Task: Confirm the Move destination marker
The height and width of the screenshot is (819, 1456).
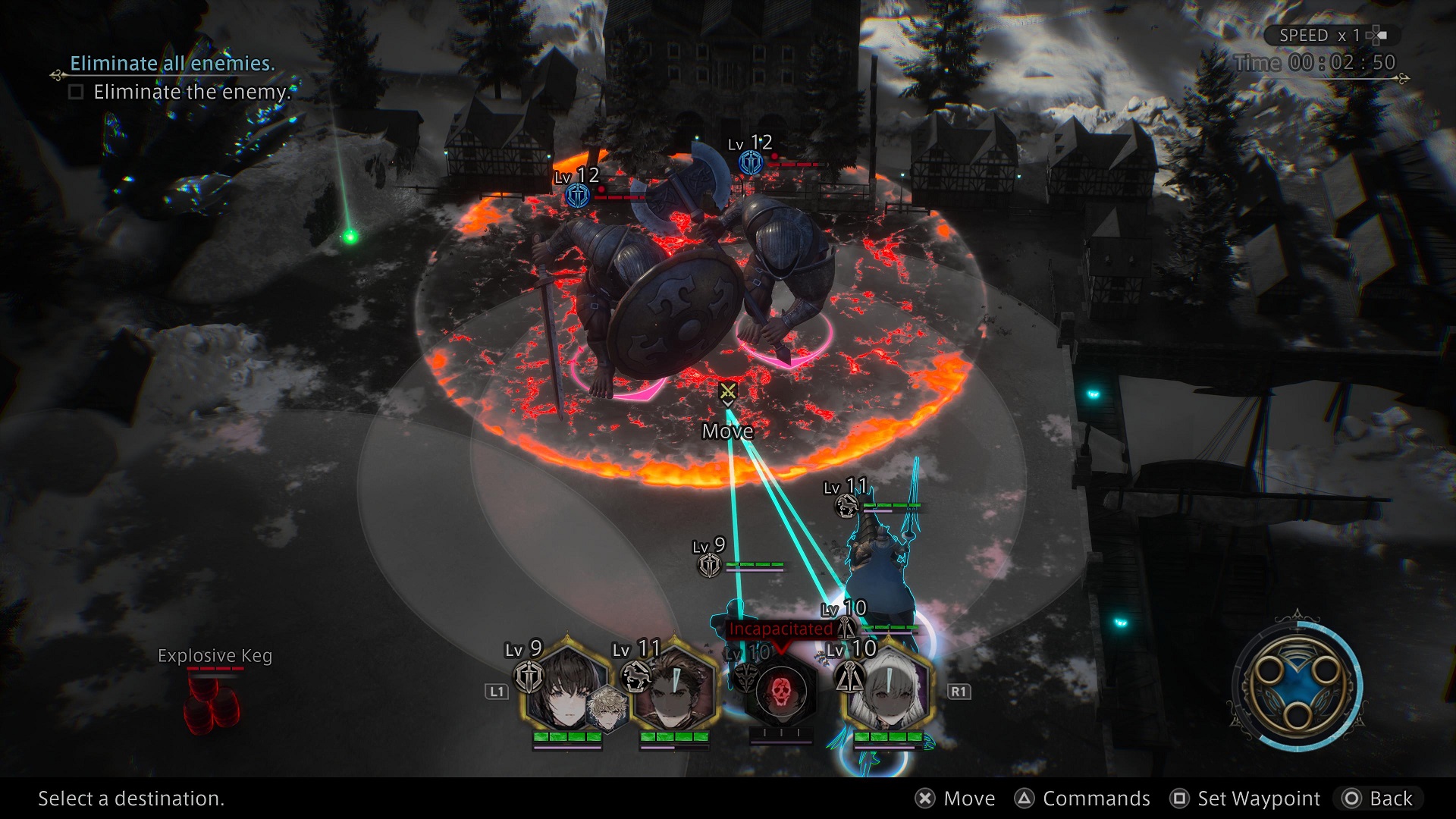Action: point(728,392)
